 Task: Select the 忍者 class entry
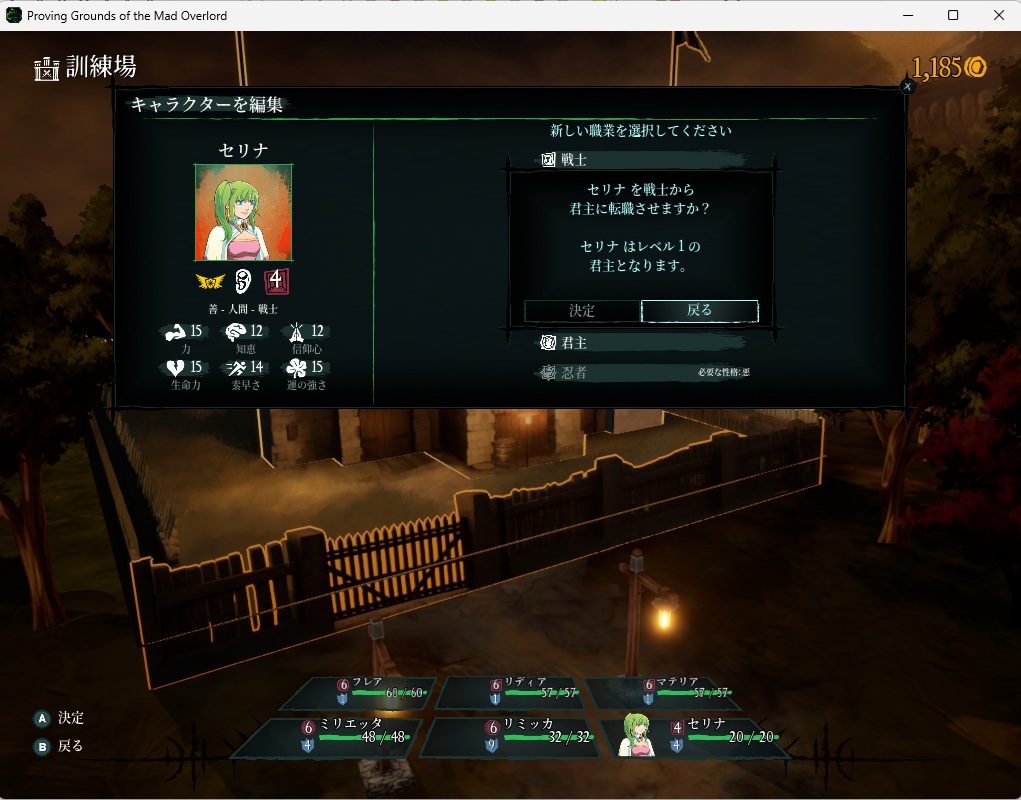click(x=640, y=373)
